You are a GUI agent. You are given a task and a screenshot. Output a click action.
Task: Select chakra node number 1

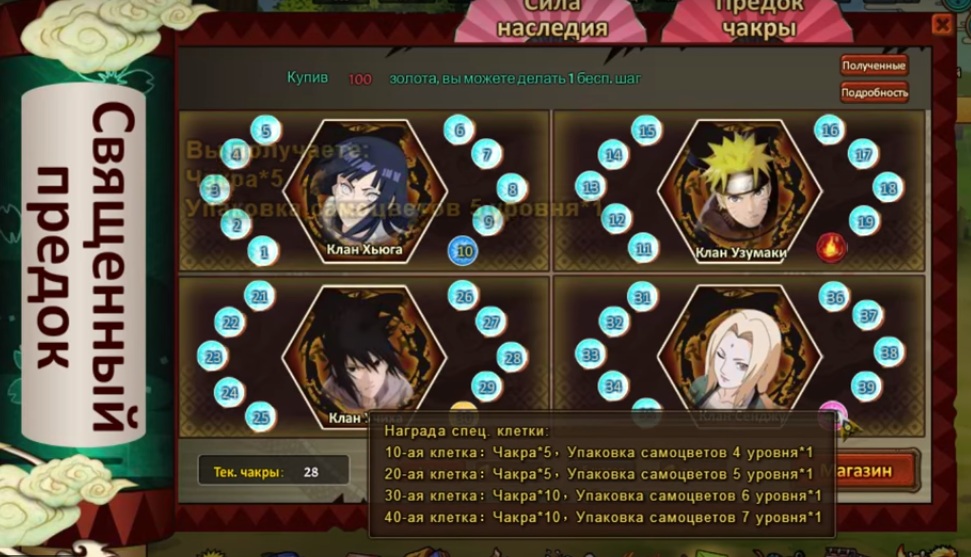pyautogui.click(x=263, y=251)
